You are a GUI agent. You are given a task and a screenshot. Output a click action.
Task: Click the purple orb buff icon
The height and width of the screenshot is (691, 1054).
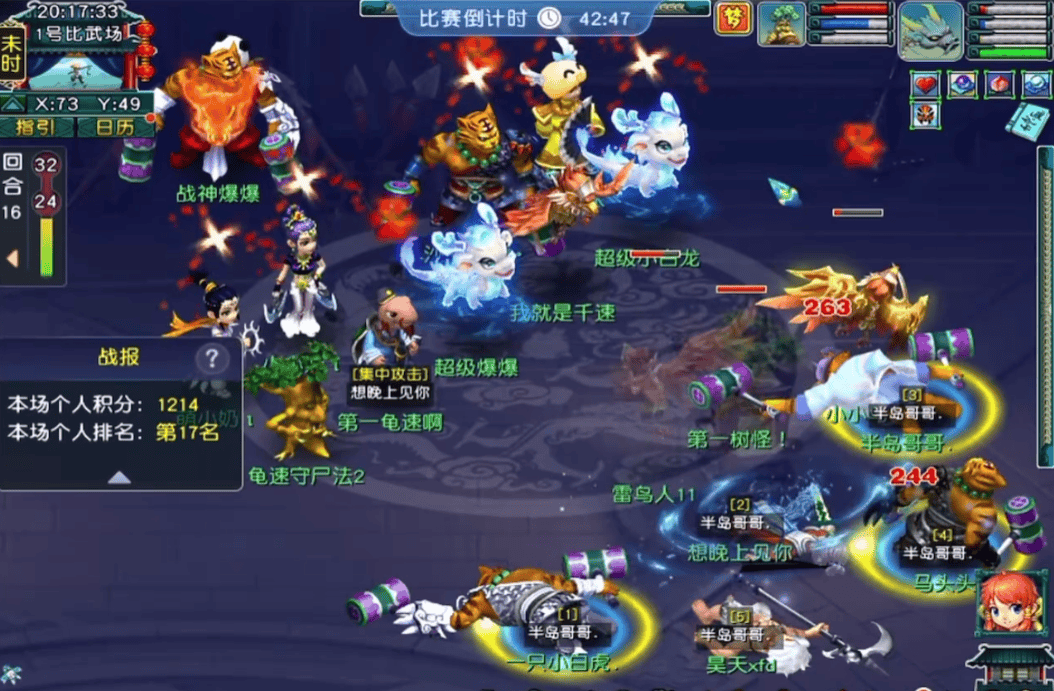click(962, 85)
